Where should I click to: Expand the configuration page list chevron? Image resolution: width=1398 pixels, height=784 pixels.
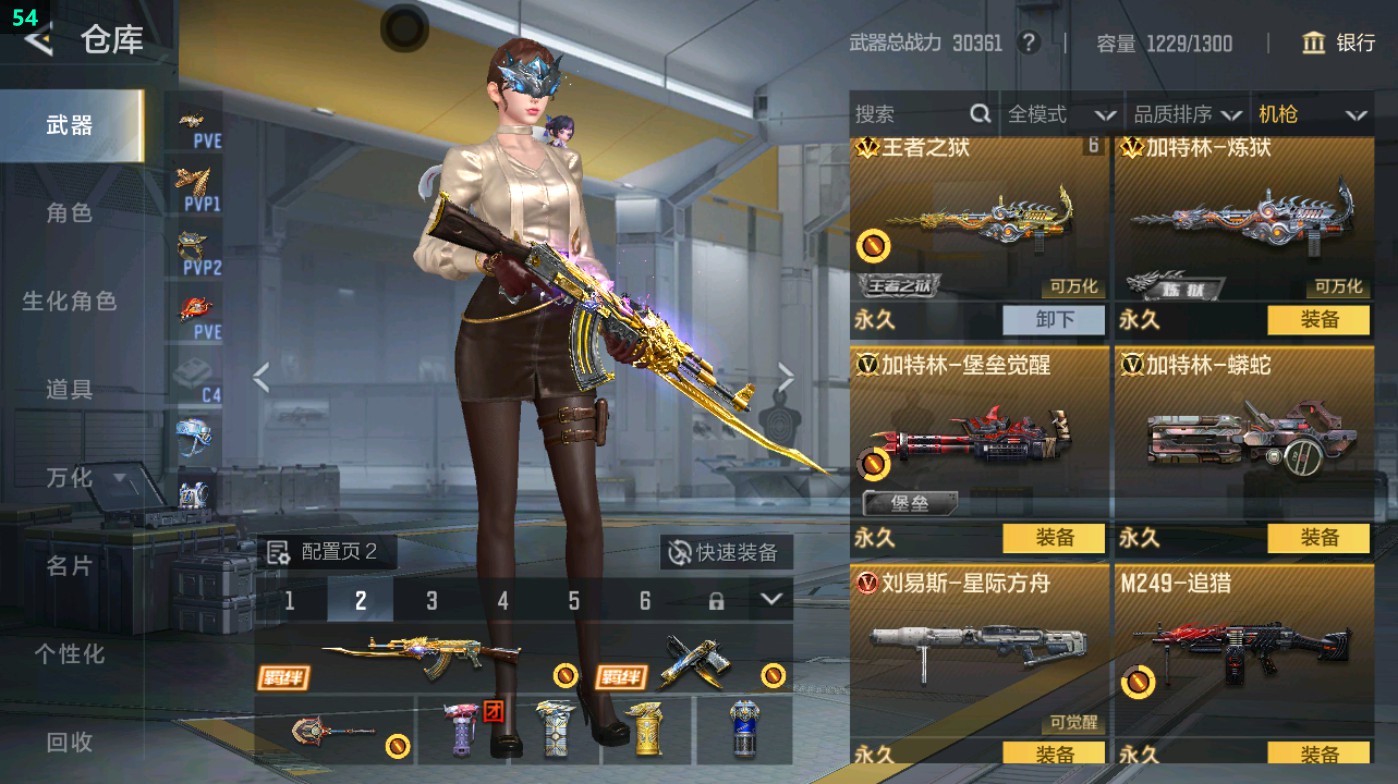tap(770, 602)
